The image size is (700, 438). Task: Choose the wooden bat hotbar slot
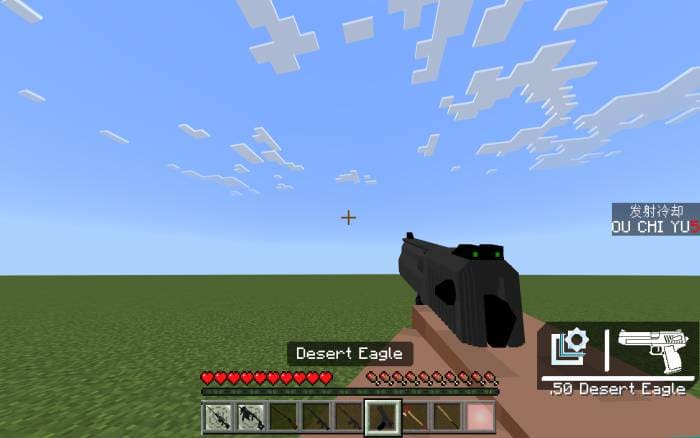tap(447, 416)
